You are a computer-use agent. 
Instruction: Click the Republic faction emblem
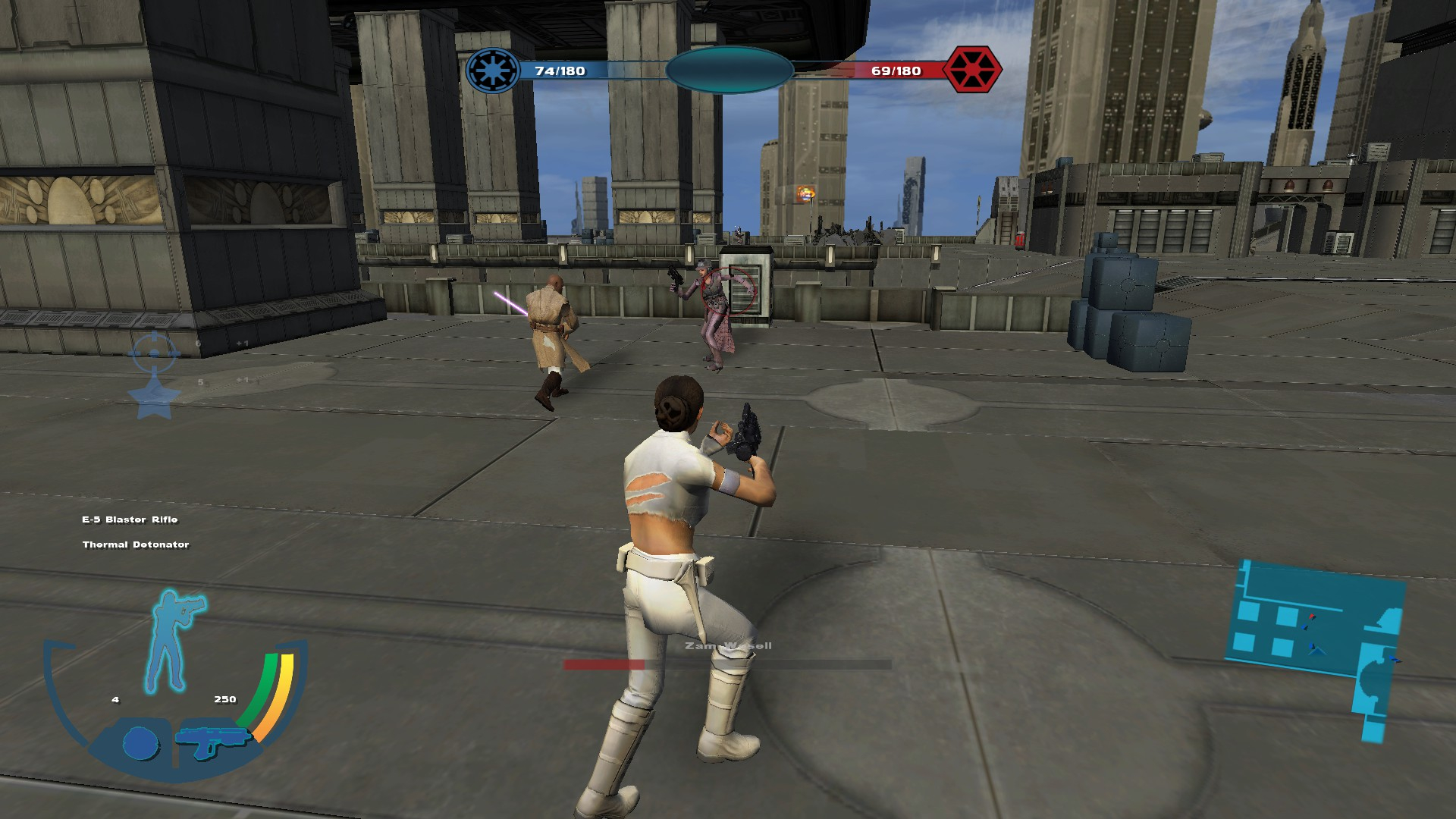pyautogui.click(x=492, y=71)
